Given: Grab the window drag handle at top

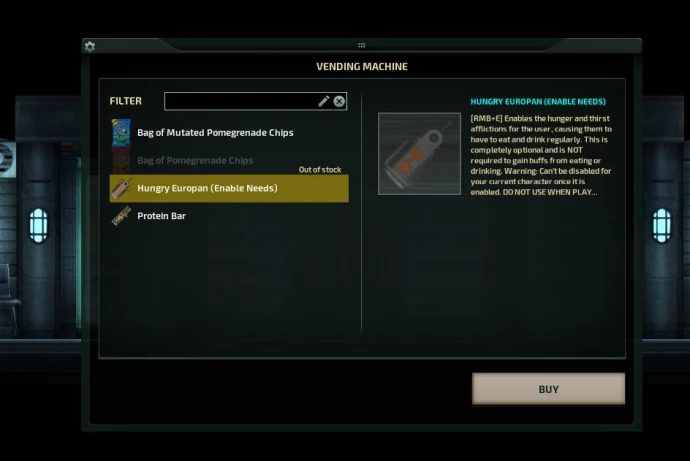Looking at the screenshot, I should [361, 45].
